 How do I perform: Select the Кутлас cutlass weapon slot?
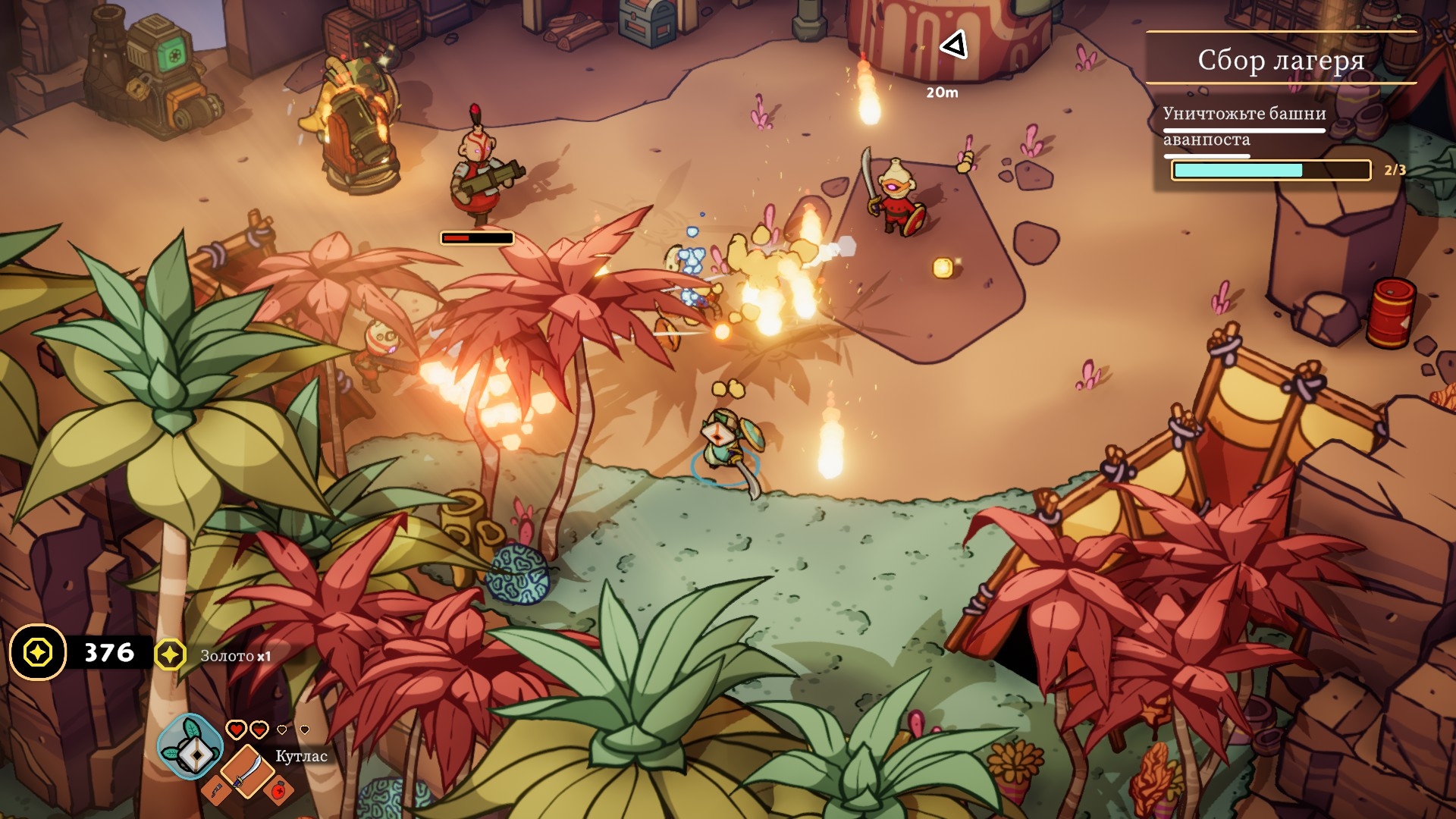pyautogui.click(x=246, y=770)
